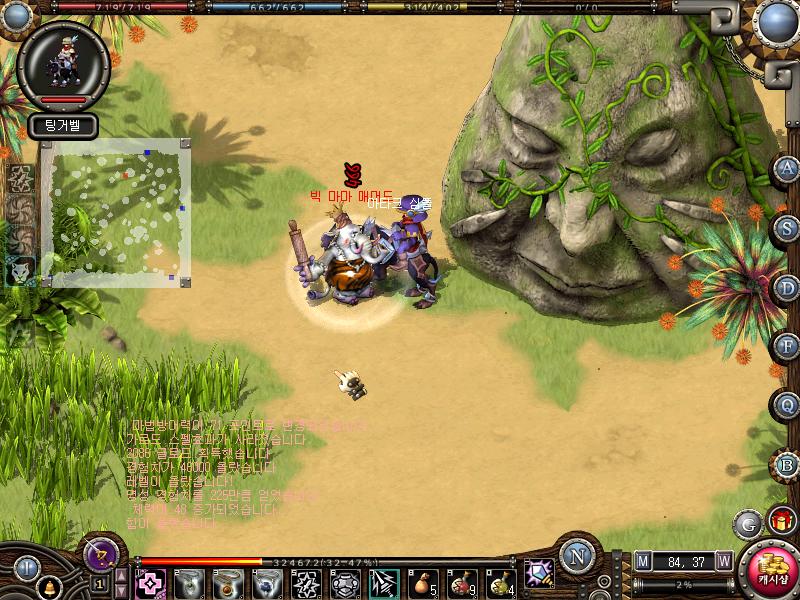800x600 pixels.
Task: Click the round B menu button
Action: pos(787,465)
